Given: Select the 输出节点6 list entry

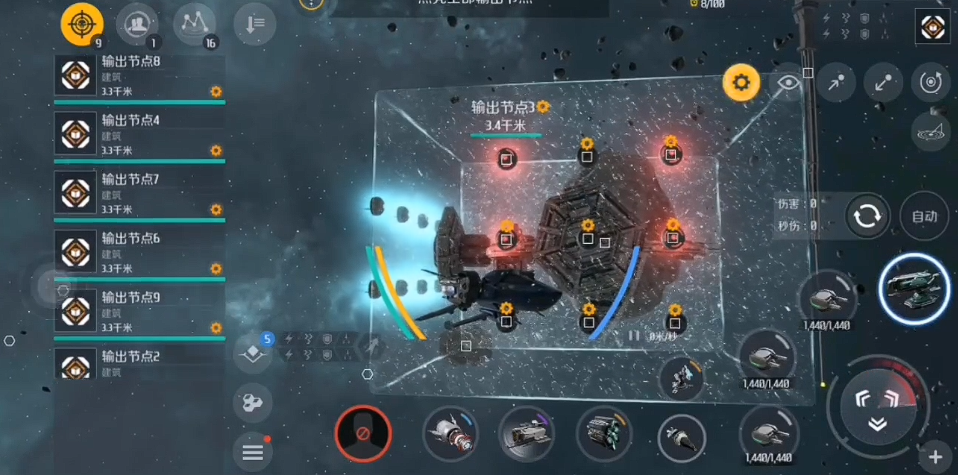Looking at the screenshot, I should pyautogui.click(x=138, y=253).
